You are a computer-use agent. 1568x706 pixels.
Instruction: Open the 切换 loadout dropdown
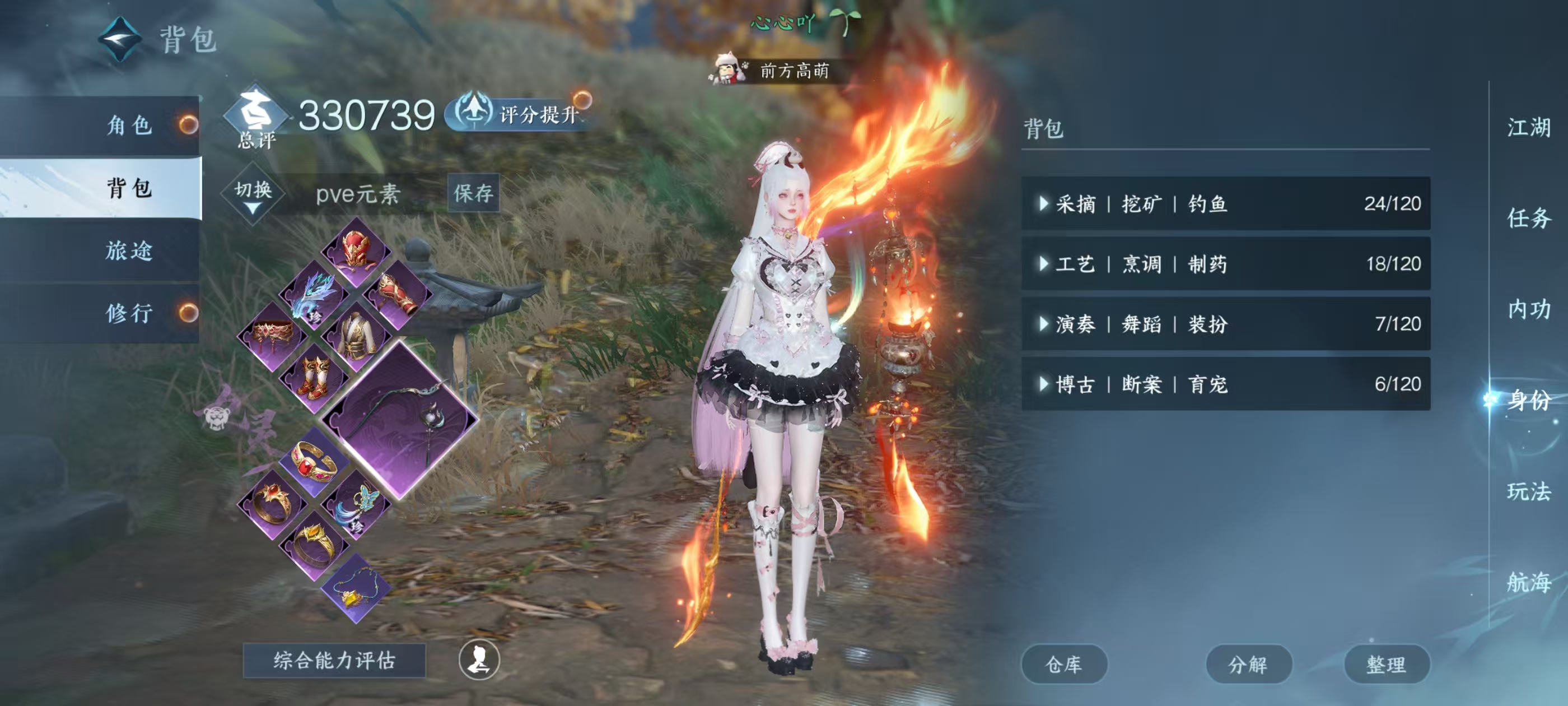click(x=253, y=194)
